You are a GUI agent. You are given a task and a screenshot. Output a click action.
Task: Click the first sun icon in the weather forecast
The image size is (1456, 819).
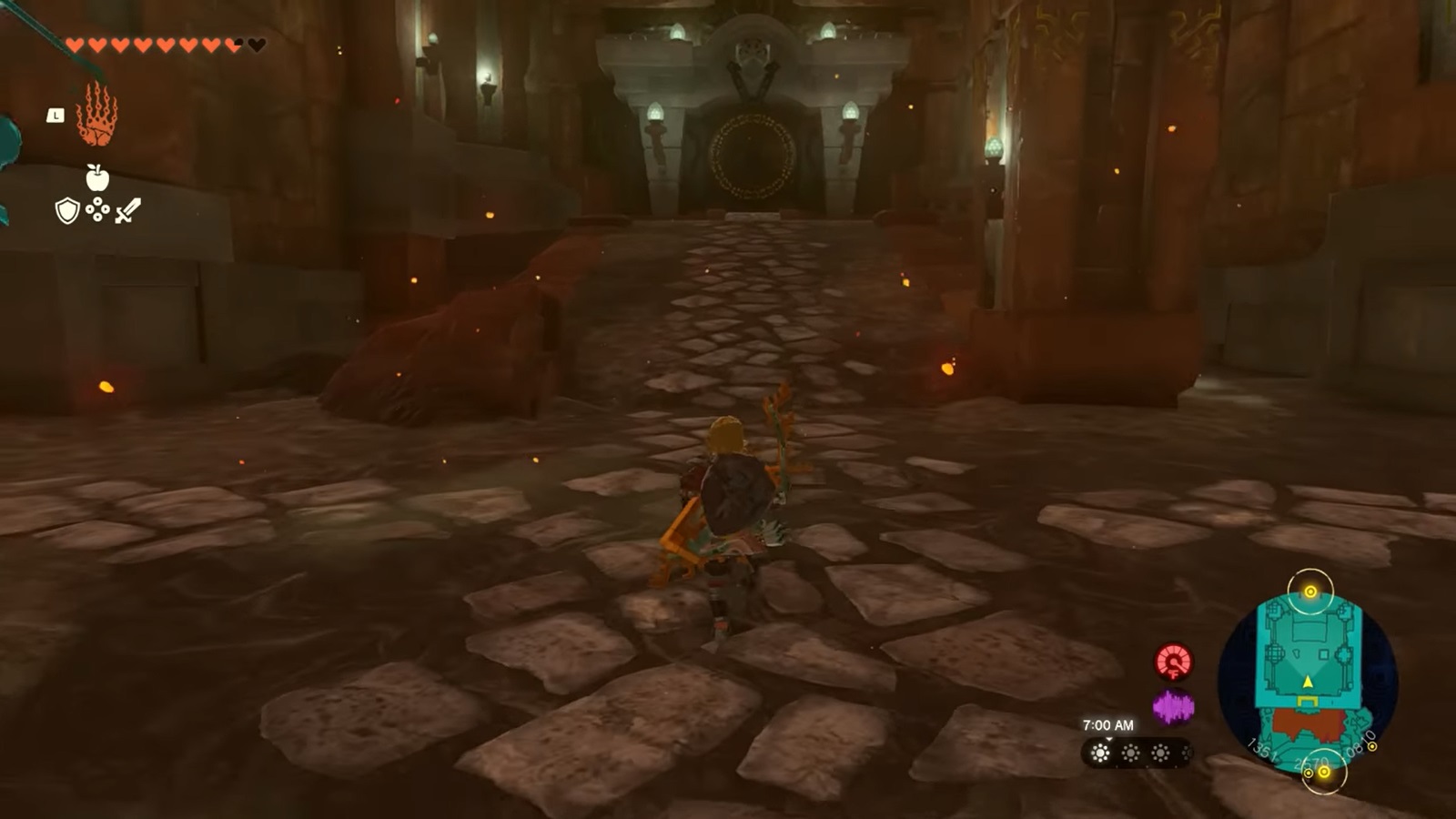pyautogui.click(x=1100, y=752)
